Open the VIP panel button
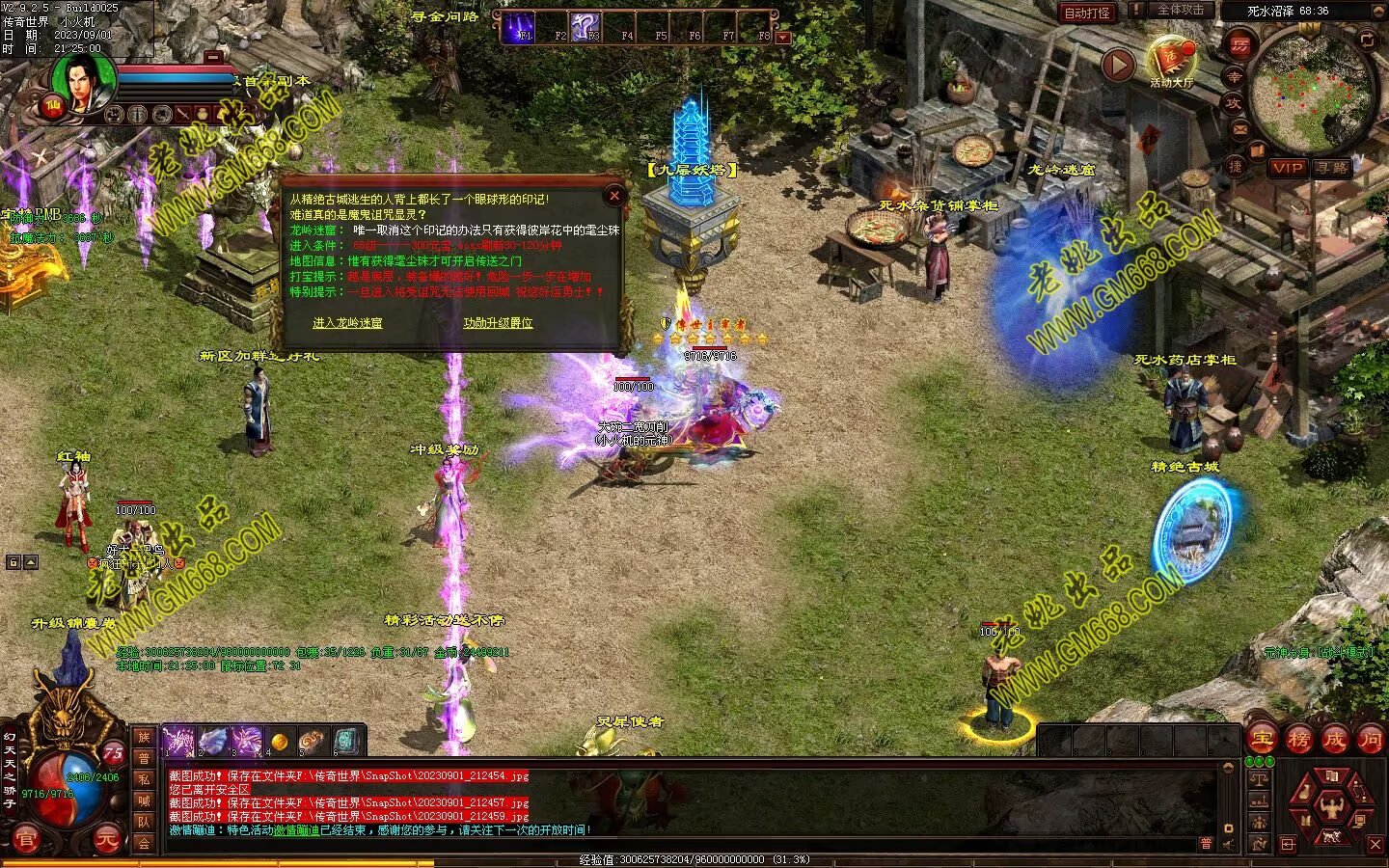Screen dimensions: 1389x868 (1287, 168)
